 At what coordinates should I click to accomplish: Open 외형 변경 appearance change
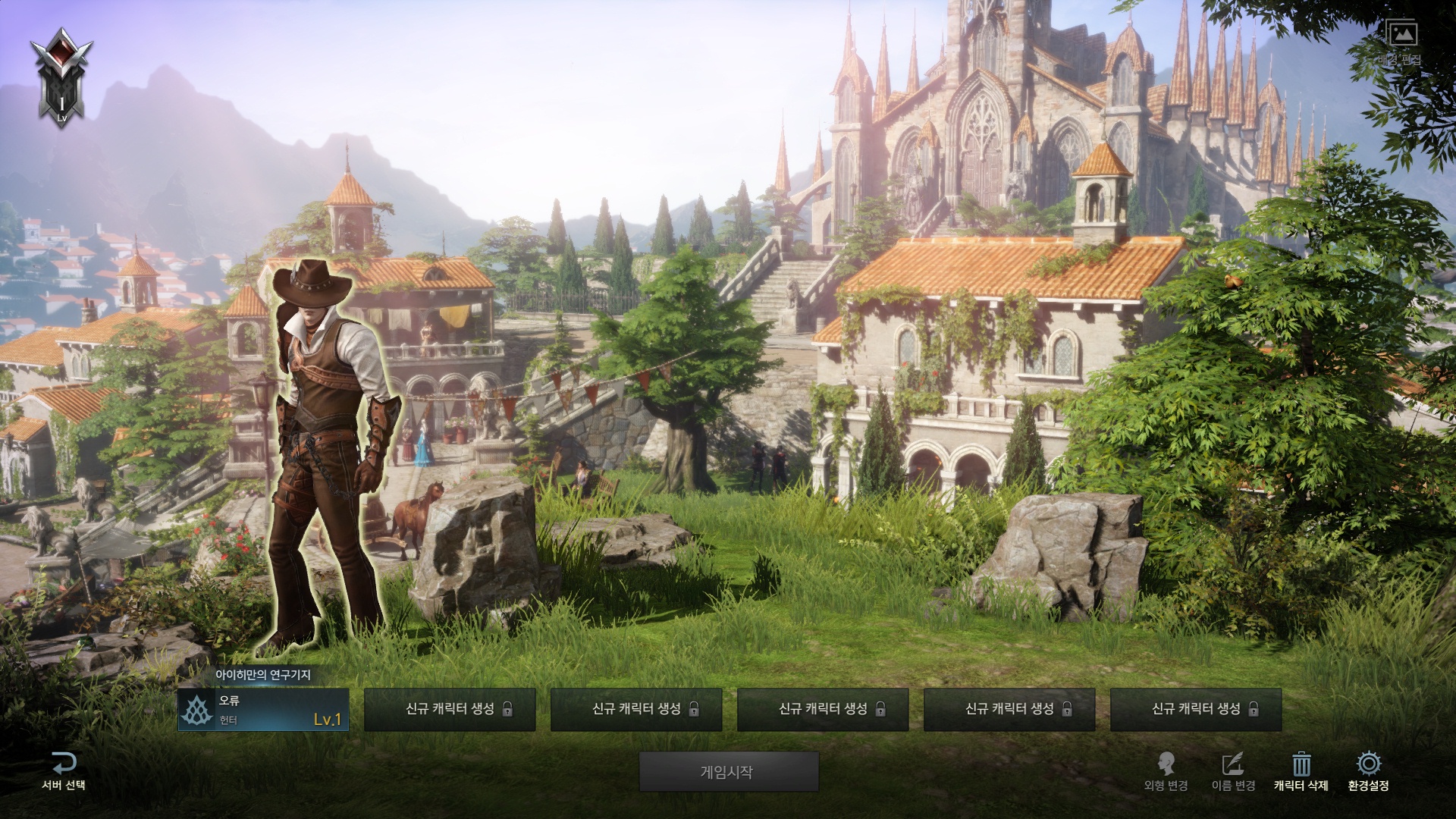1166,771
